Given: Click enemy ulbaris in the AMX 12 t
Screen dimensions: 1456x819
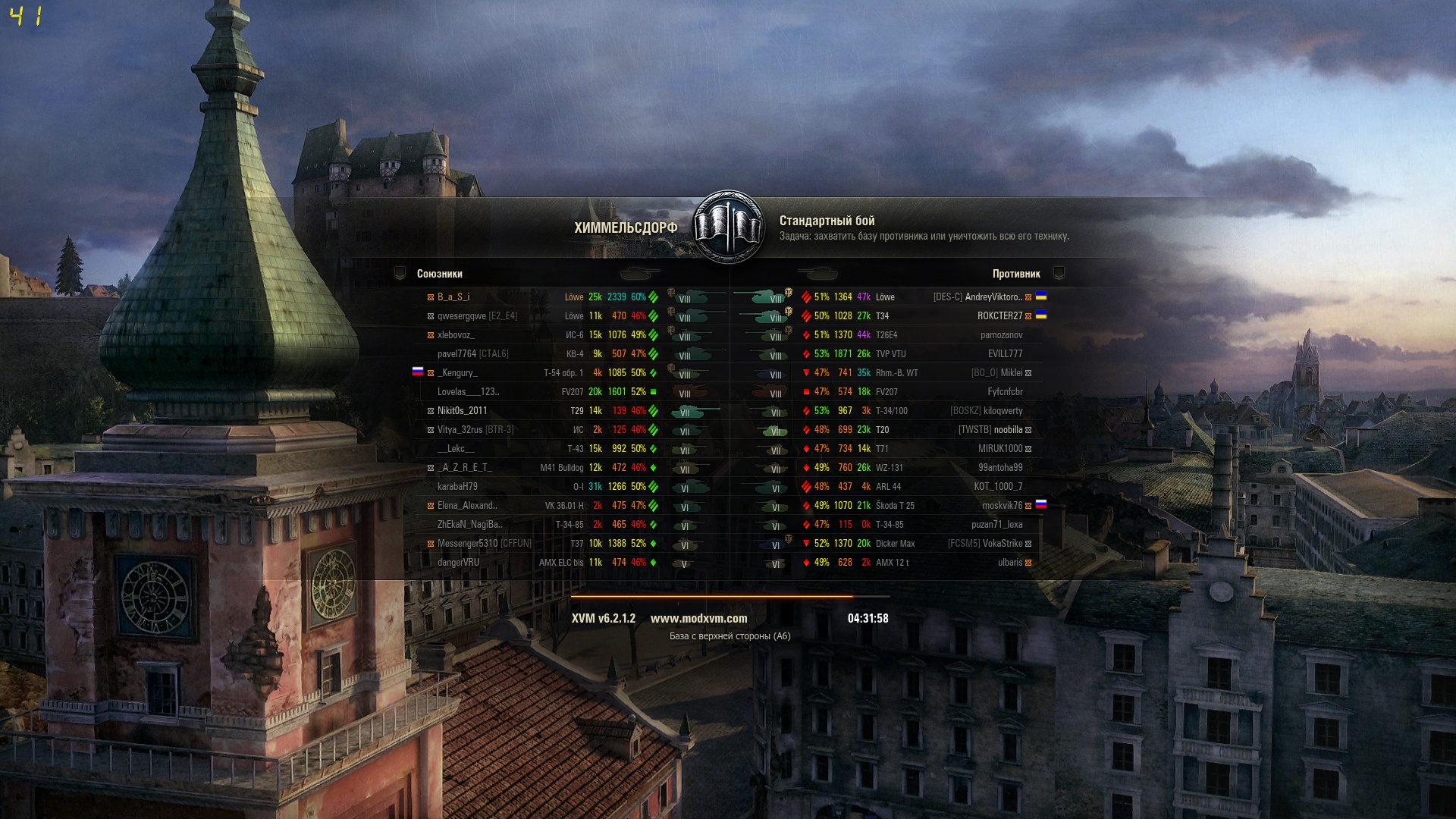Looking at the screenshot, I should pyautogui.click(x=1010, y=563).
